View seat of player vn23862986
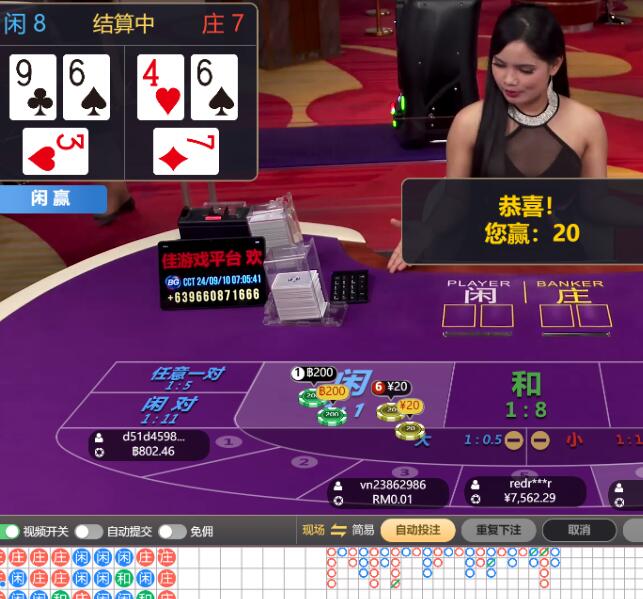The image size is (643, 599). tap(392, 491)
